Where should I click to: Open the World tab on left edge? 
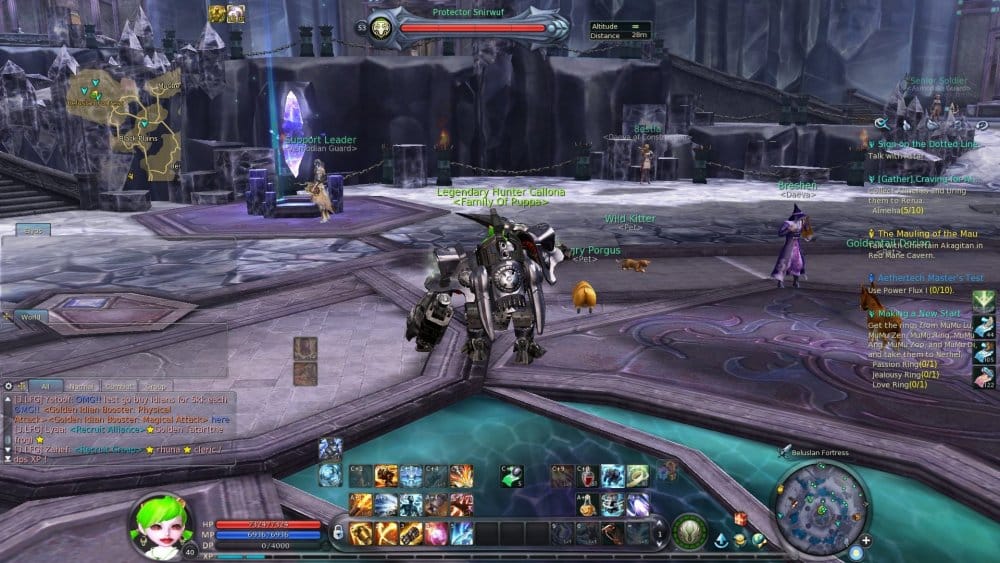pos(31,316)
